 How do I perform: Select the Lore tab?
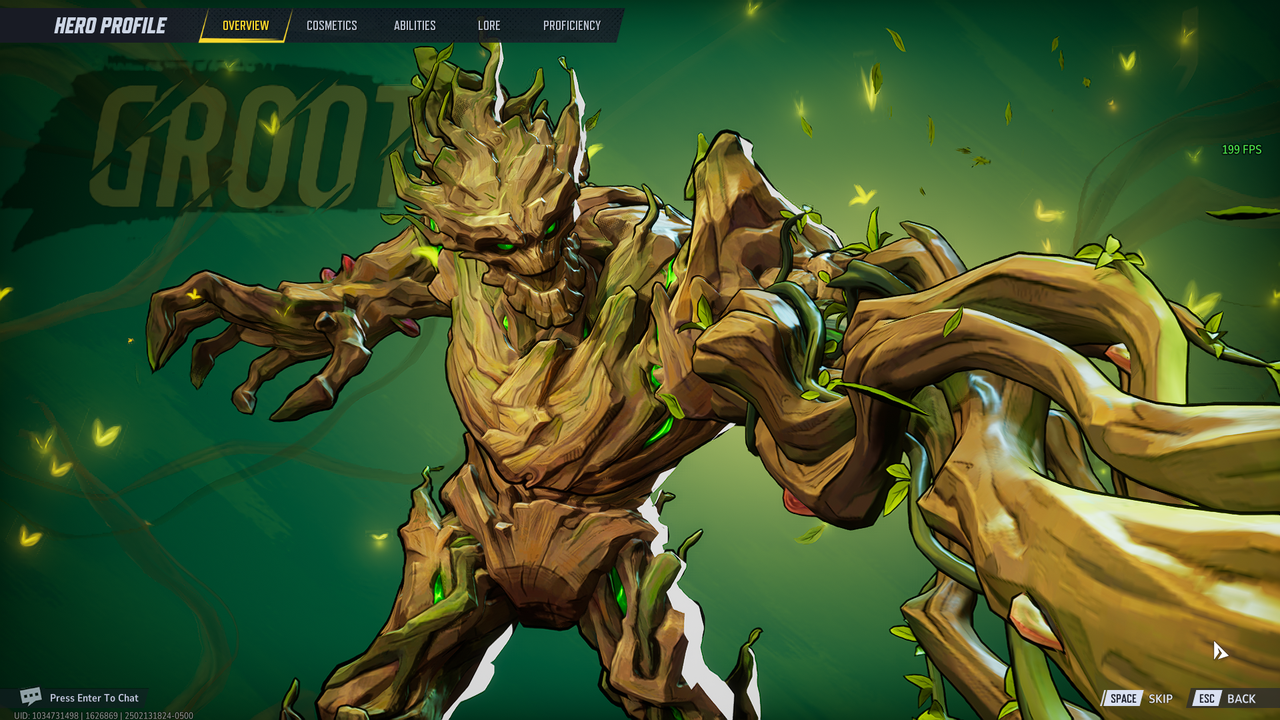[x=489, y=25]
